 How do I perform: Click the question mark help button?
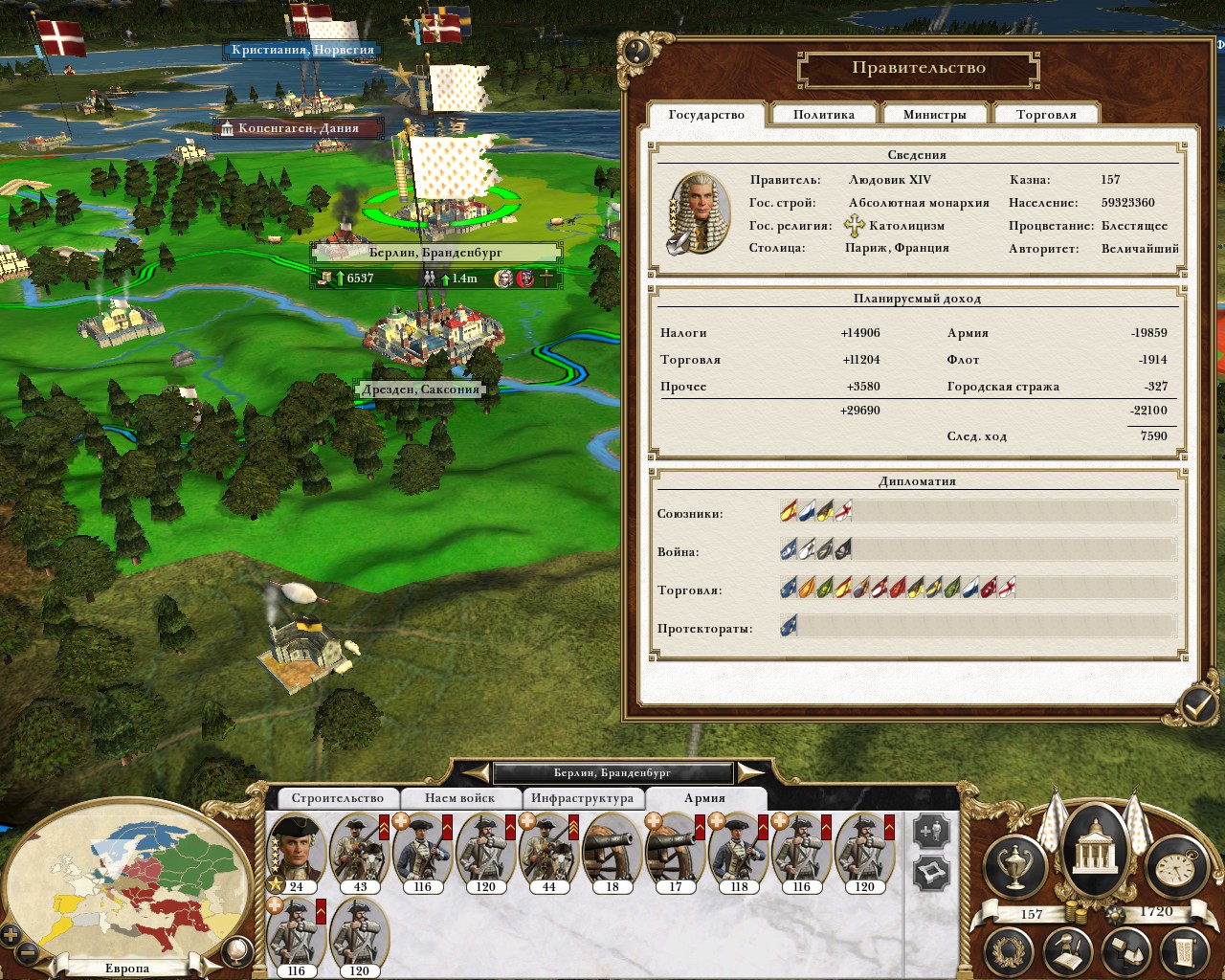click(x=636, y=52)
